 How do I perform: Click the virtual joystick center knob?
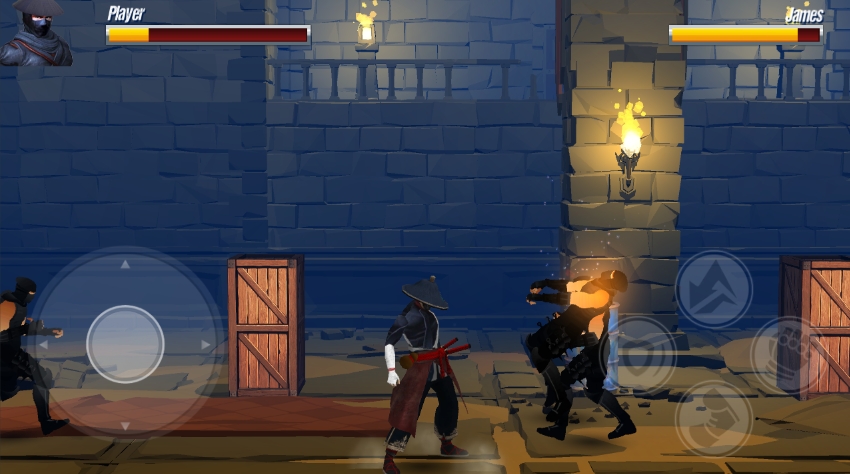pyautogui.click(x=125, y=344)
